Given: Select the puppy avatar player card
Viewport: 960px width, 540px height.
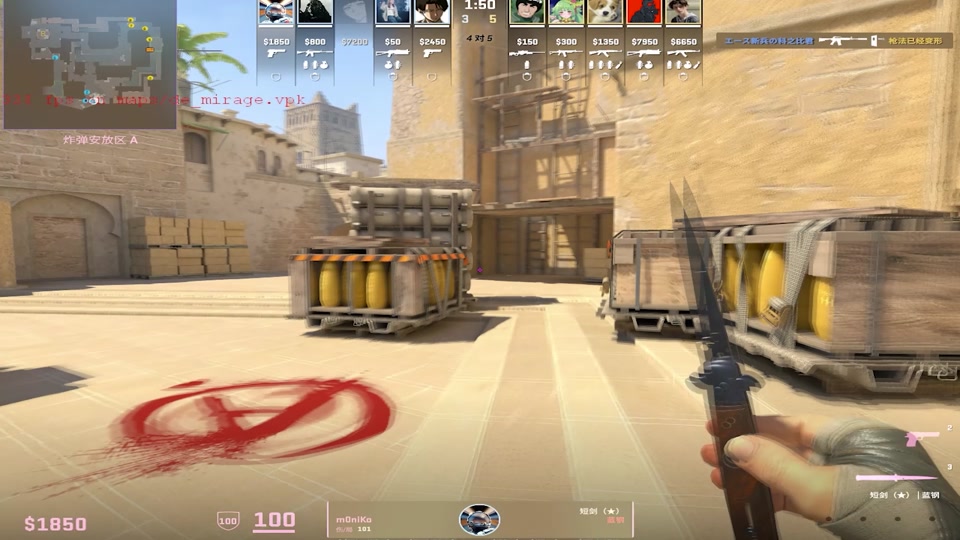Looking at the screenshot, I should (x=605, y=13).
